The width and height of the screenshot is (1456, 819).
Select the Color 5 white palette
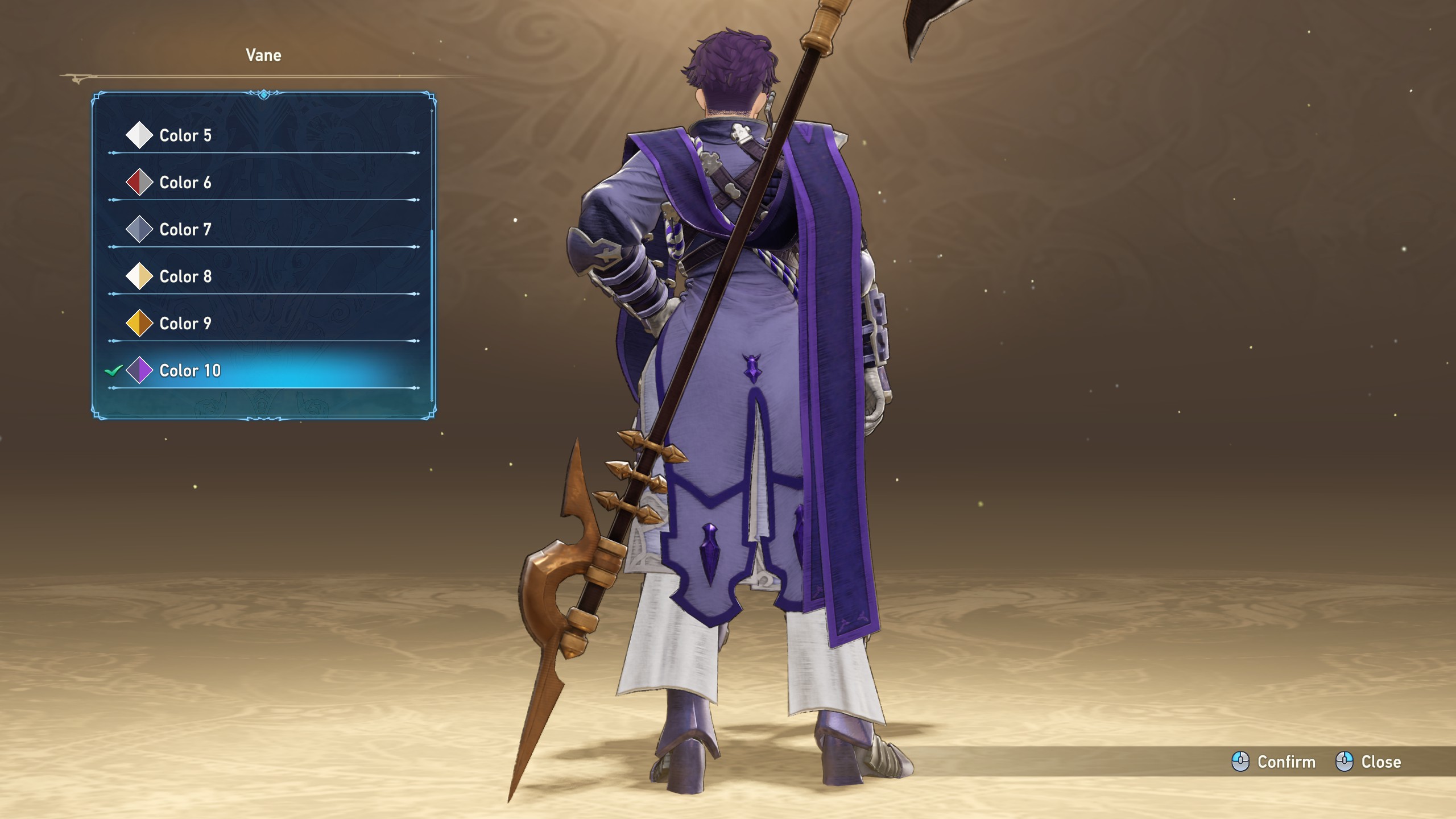(185, 135)
